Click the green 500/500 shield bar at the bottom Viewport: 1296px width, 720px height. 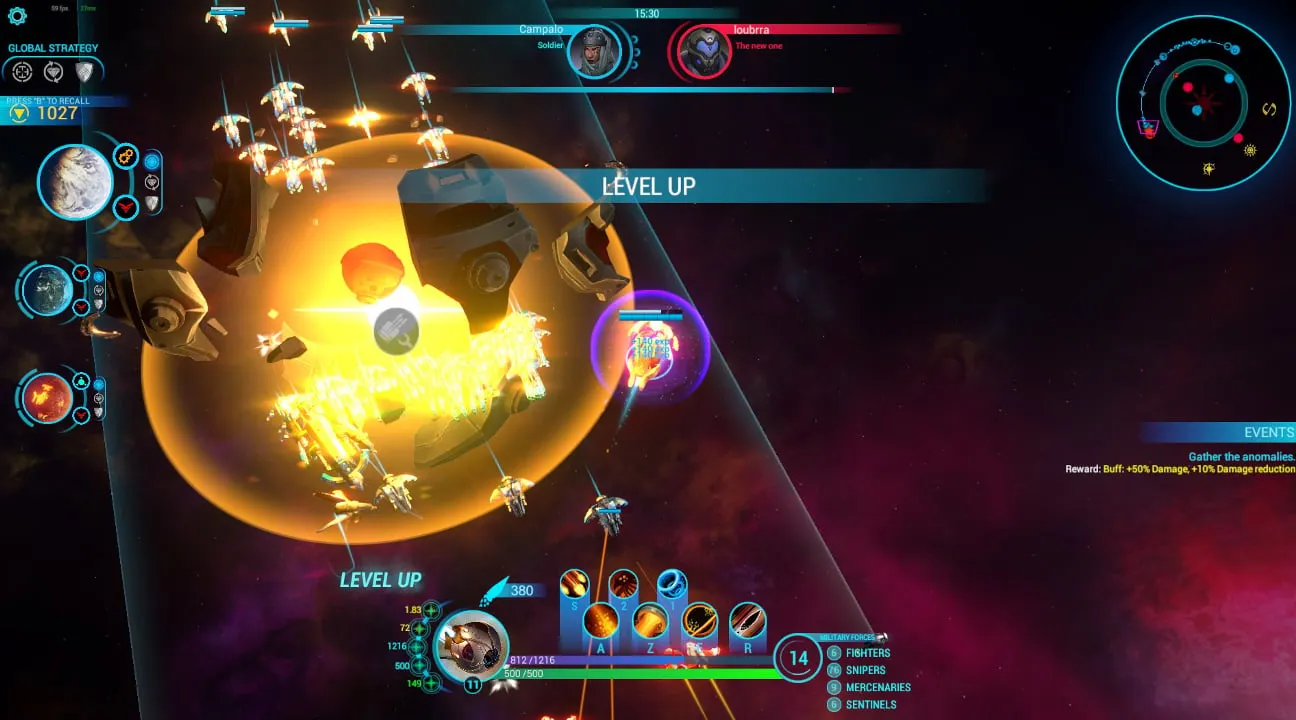(639, 673)
